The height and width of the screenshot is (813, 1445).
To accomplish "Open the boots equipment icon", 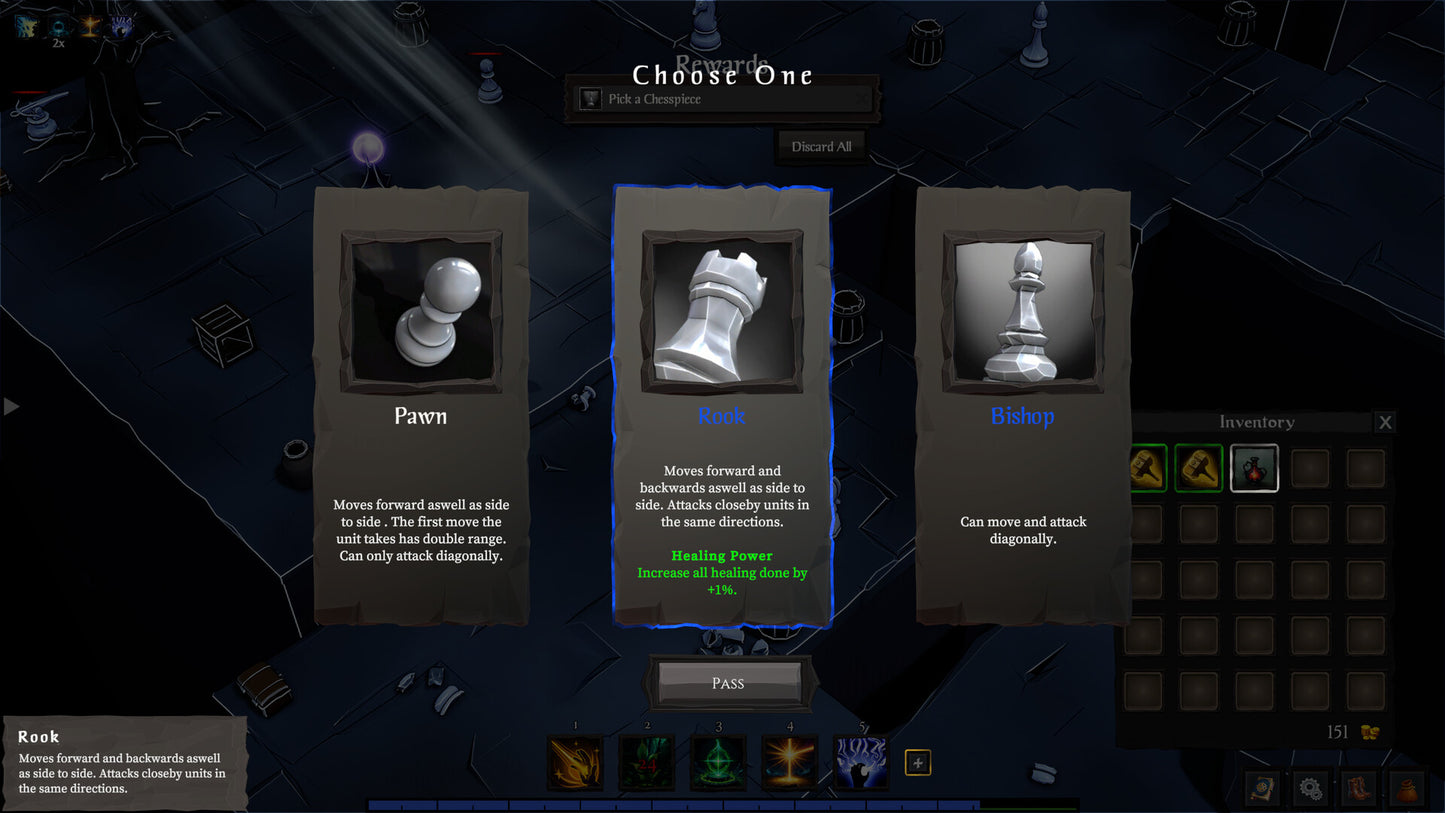I will coord(1358,788).
